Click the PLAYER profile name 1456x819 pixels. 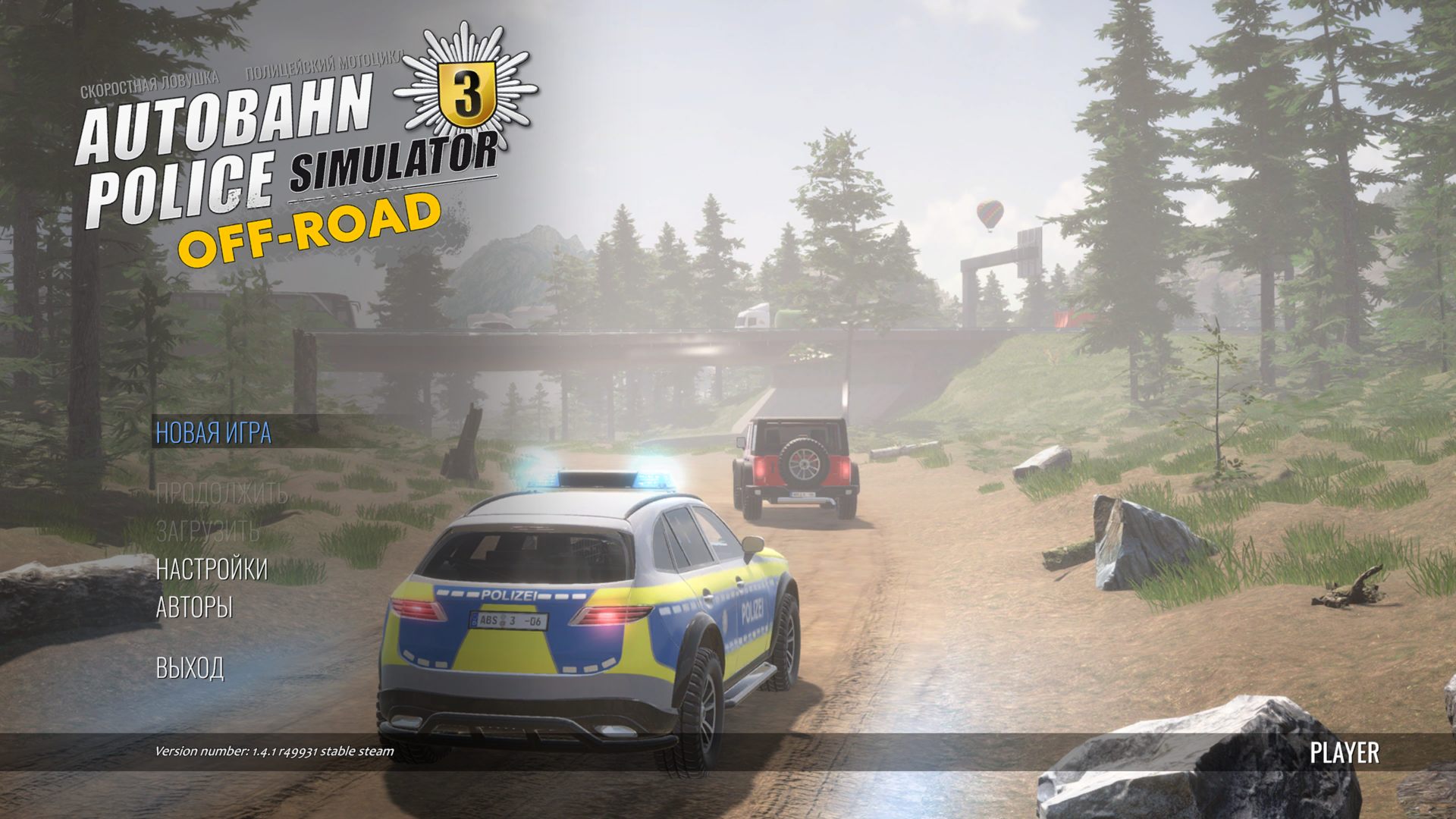click(x=1345, y=753)
